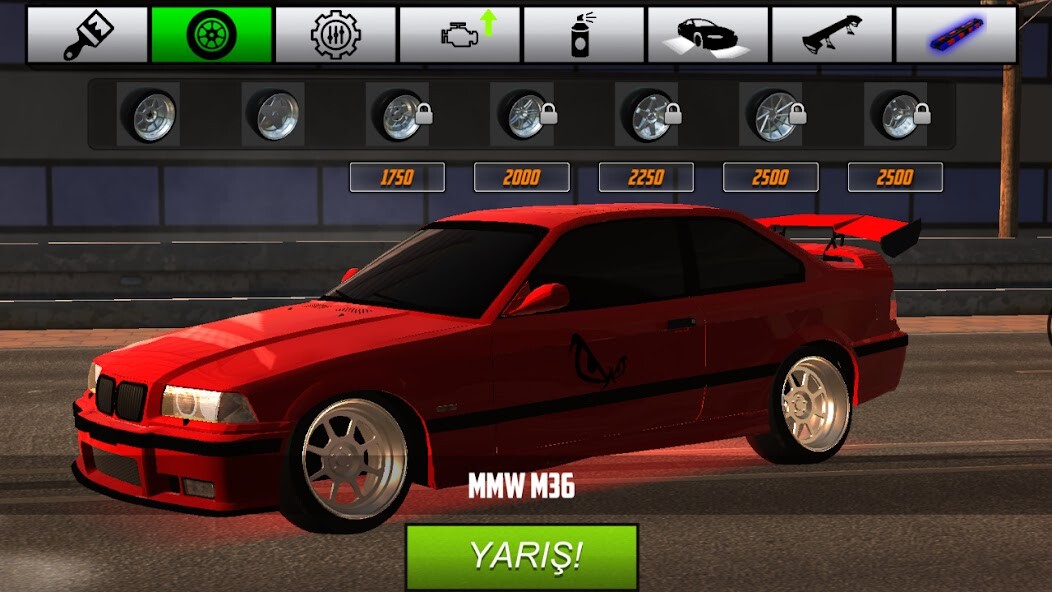Select the blue neon underglow tab
The image size is (1052, 592).
(x=955, y=35)
